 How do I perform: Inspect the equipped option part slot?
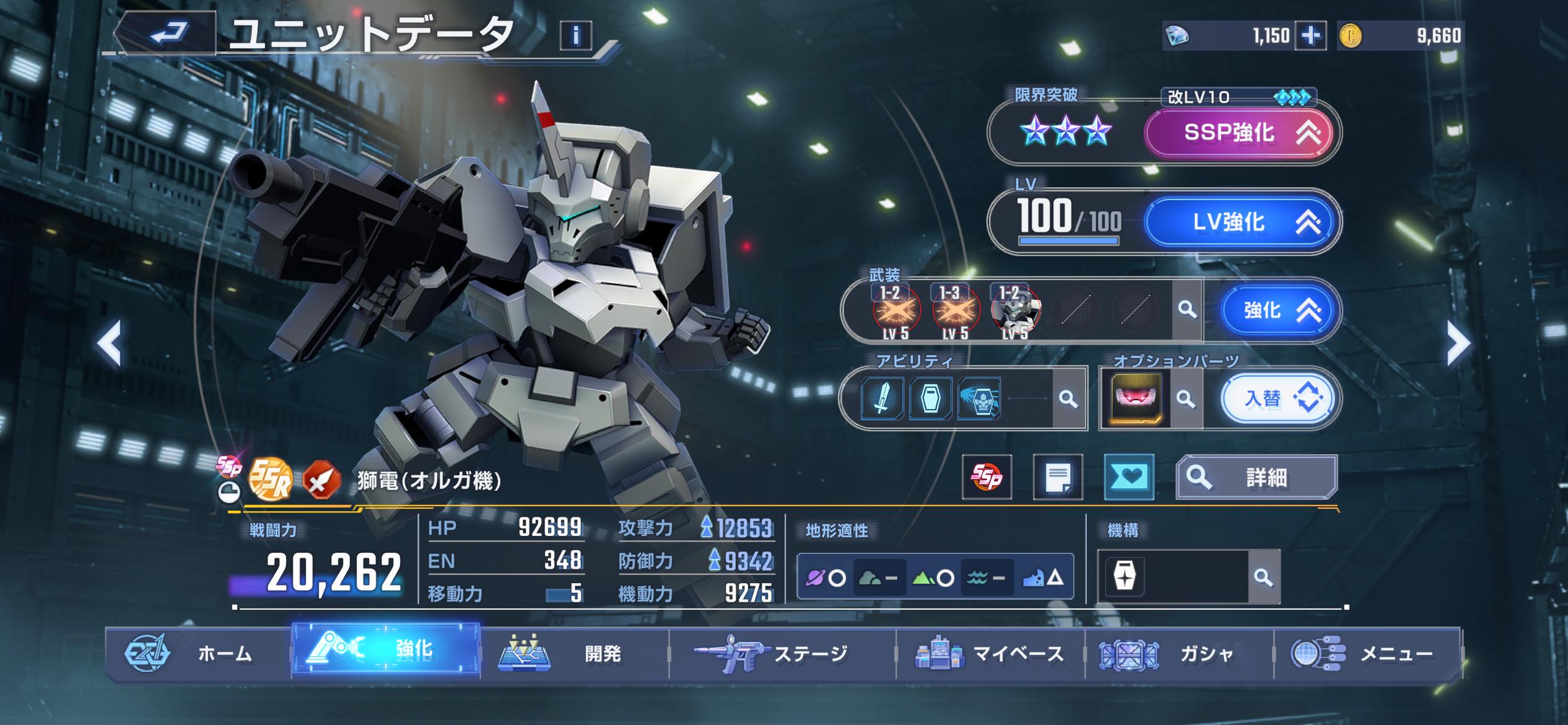pyautogui.click(x=1136, y=398)
